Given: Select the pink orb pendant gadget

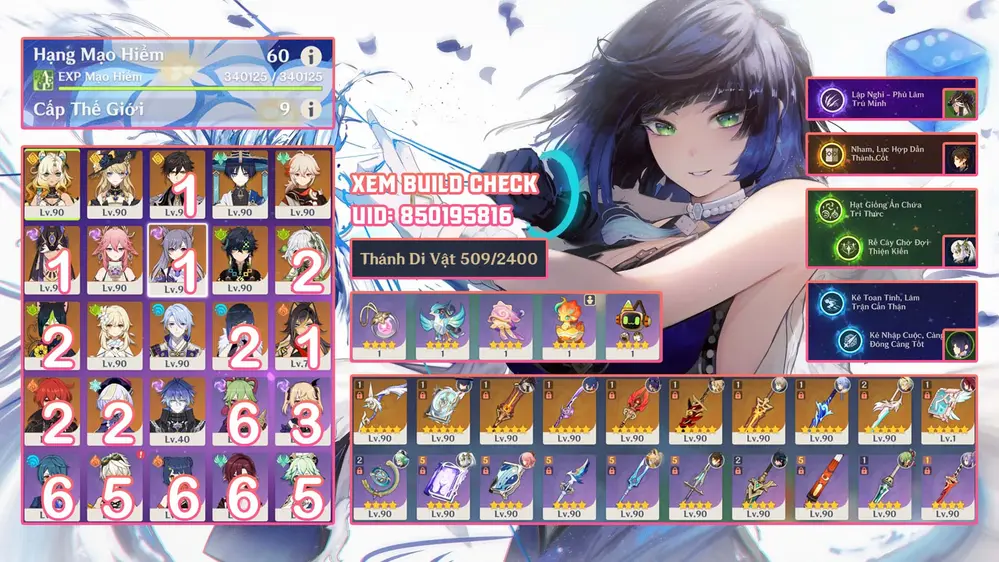Looking at the screenshot, I should click(381, 326).
